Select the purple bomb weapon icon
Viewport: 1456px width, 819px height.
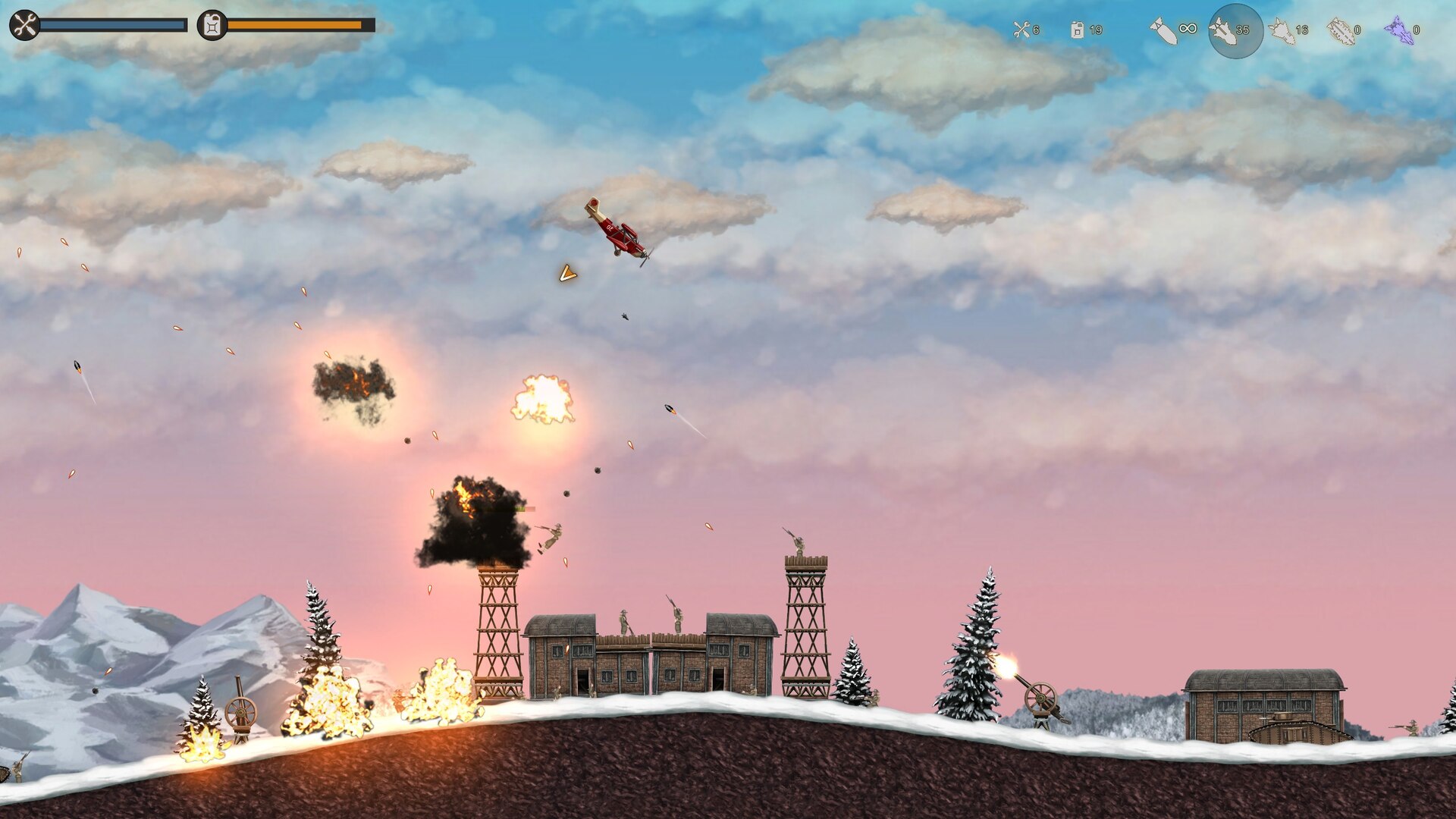tap(1399, 30)
